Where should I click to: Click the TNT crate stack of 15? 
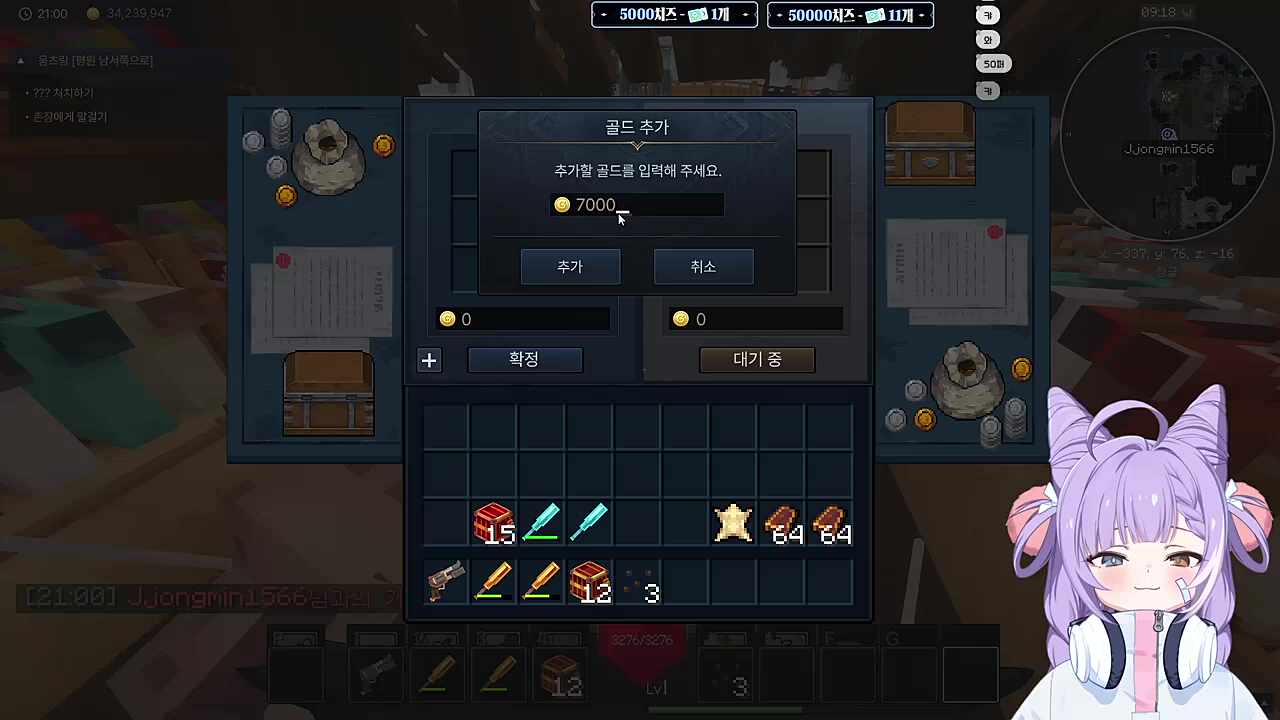[x=493, y=523]
